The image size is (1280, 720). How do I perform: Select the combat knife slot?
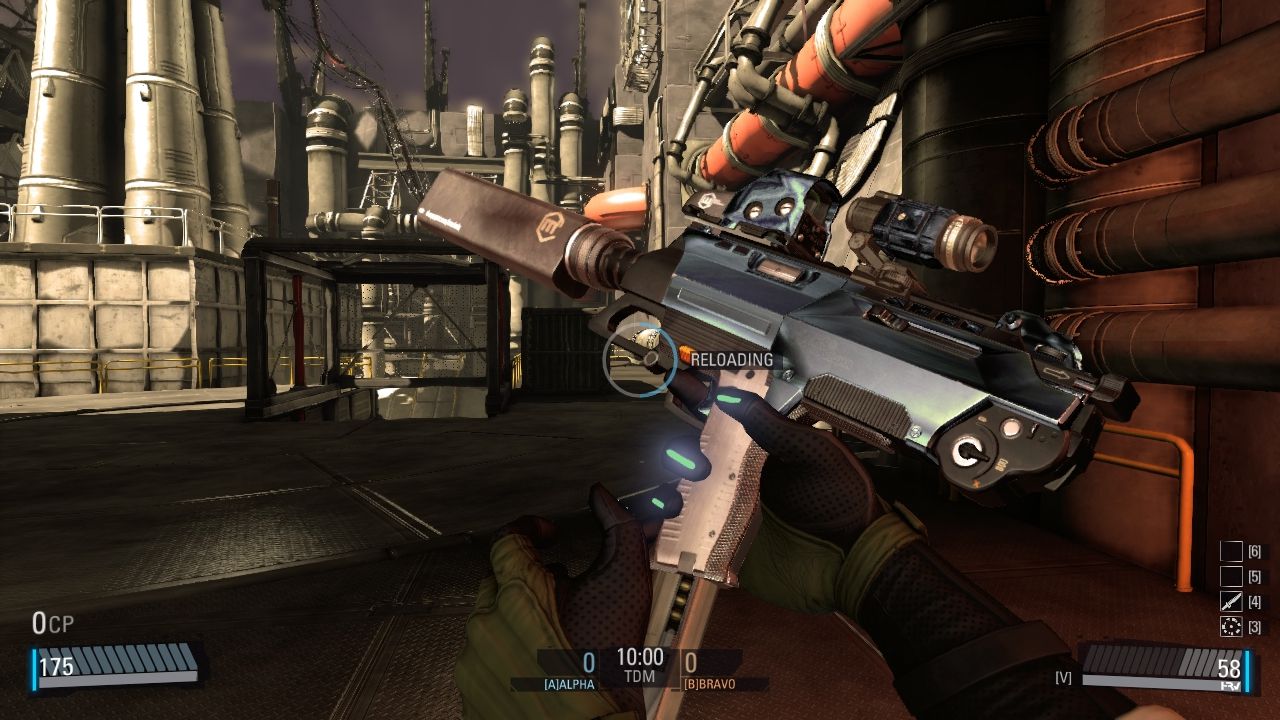click(x=1231, y=602)
